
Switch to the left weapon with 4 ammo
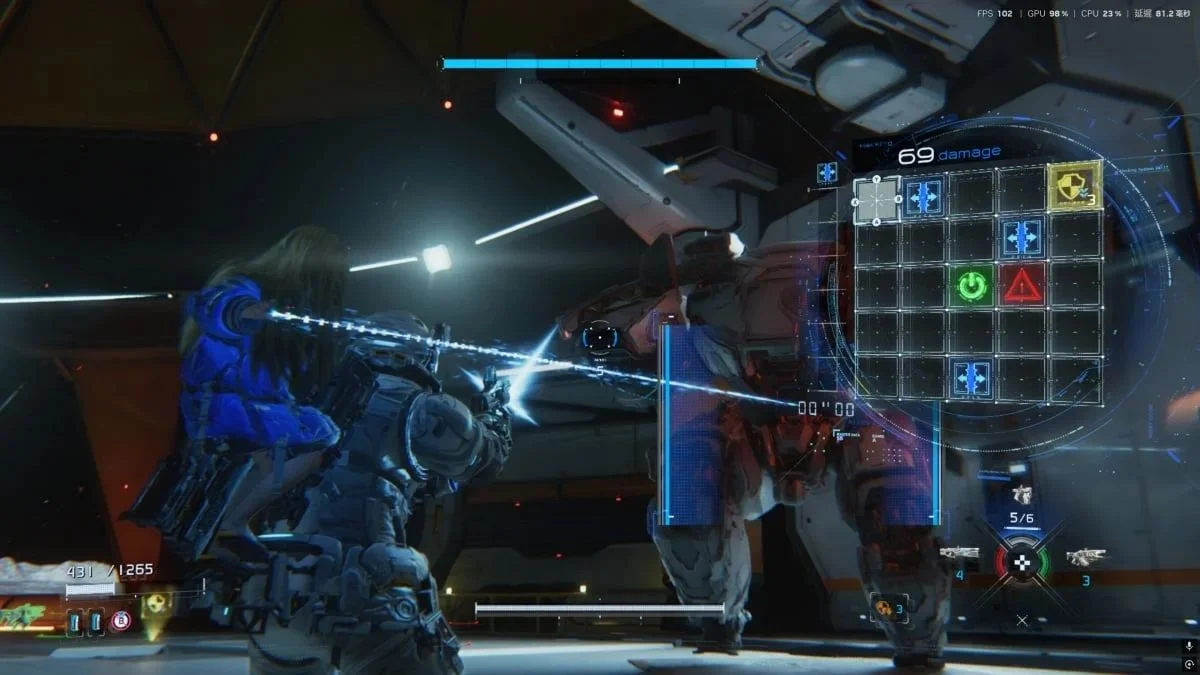click(x=959, y=553)
